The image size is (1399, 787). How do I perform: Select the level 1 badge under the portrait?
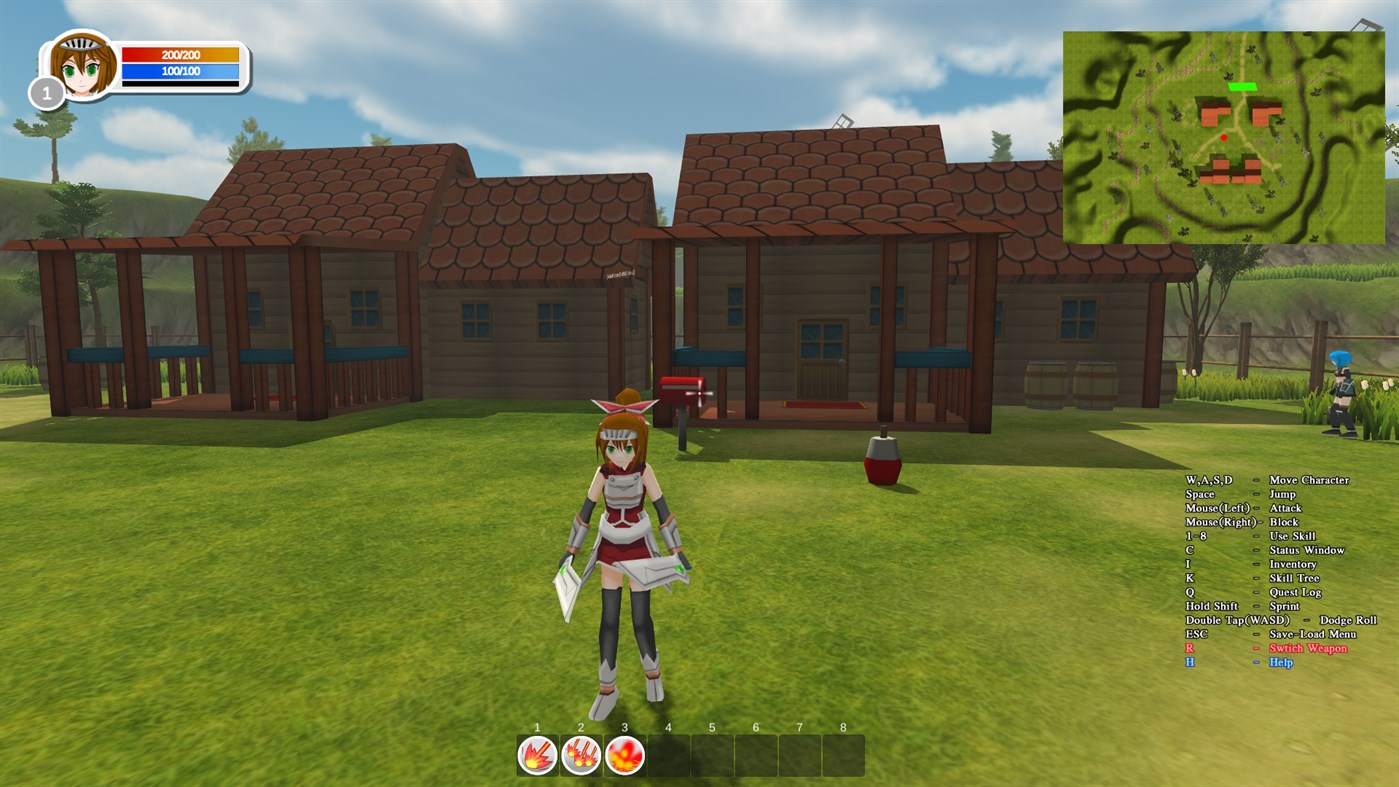(x=45, y=93)
